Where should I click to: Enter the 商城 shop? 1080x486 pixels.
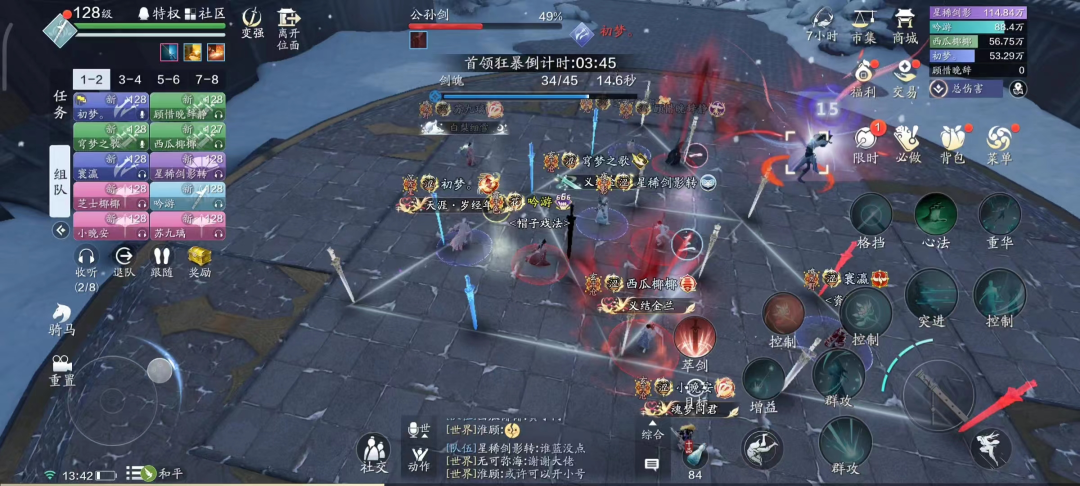click(905, 23)
